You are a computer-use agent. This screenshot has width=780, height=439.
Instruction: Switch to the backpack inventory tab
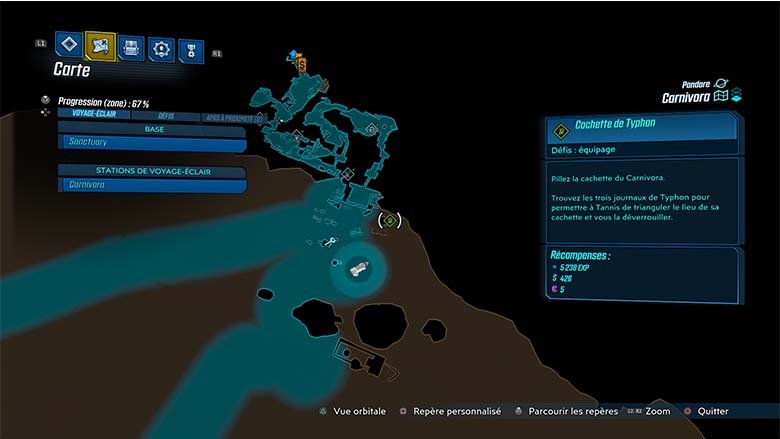[x=131, y=47]
